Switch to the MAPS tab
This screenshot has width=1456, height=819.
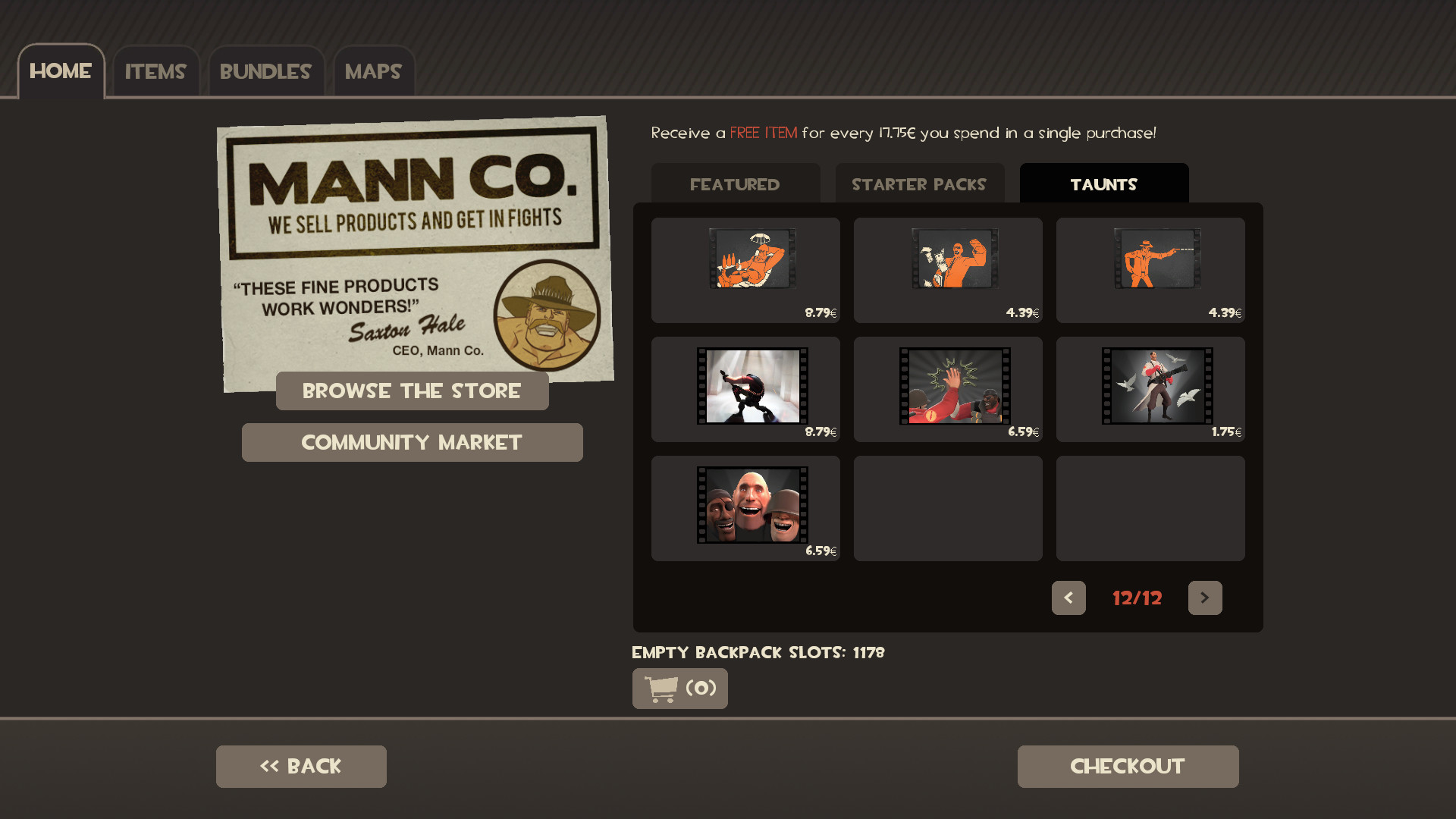click(373, 71)
